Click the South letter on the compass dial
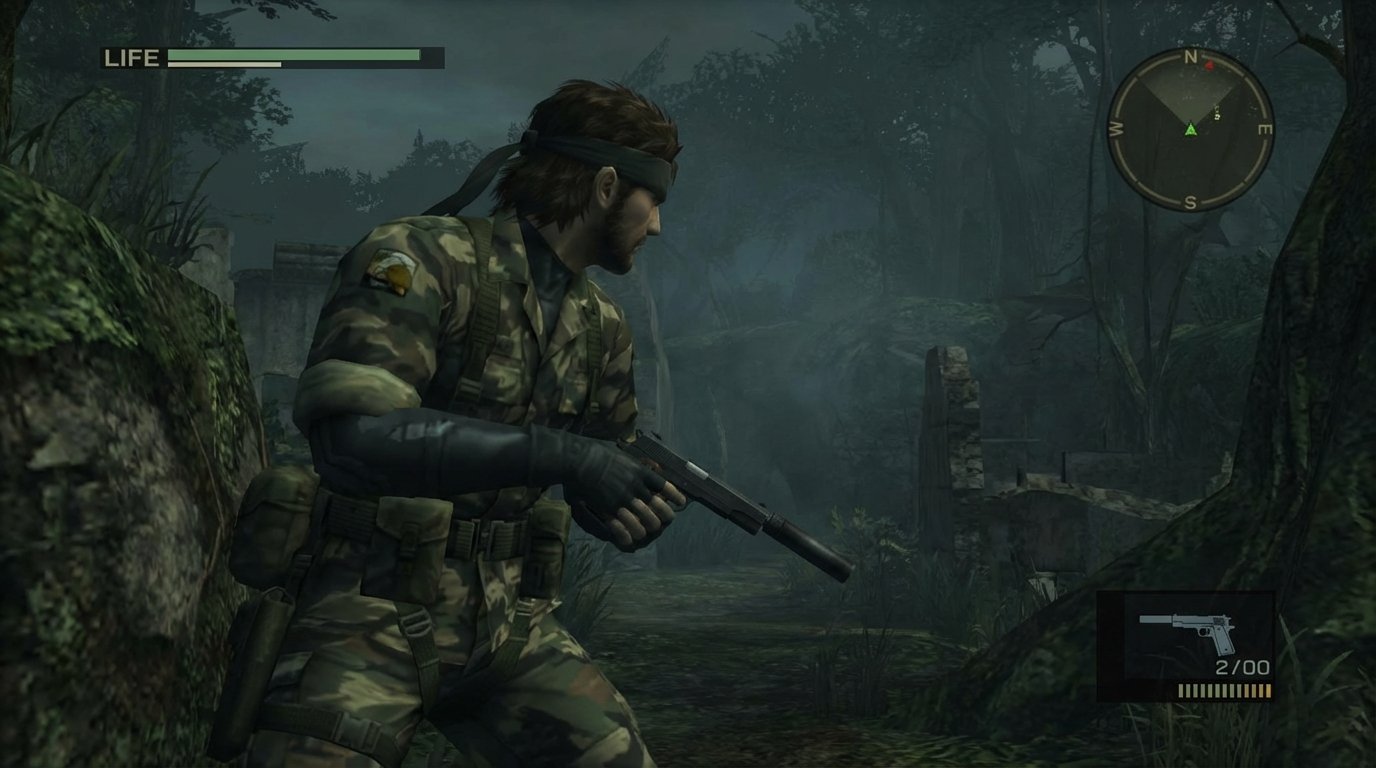 coord(1190,200)
